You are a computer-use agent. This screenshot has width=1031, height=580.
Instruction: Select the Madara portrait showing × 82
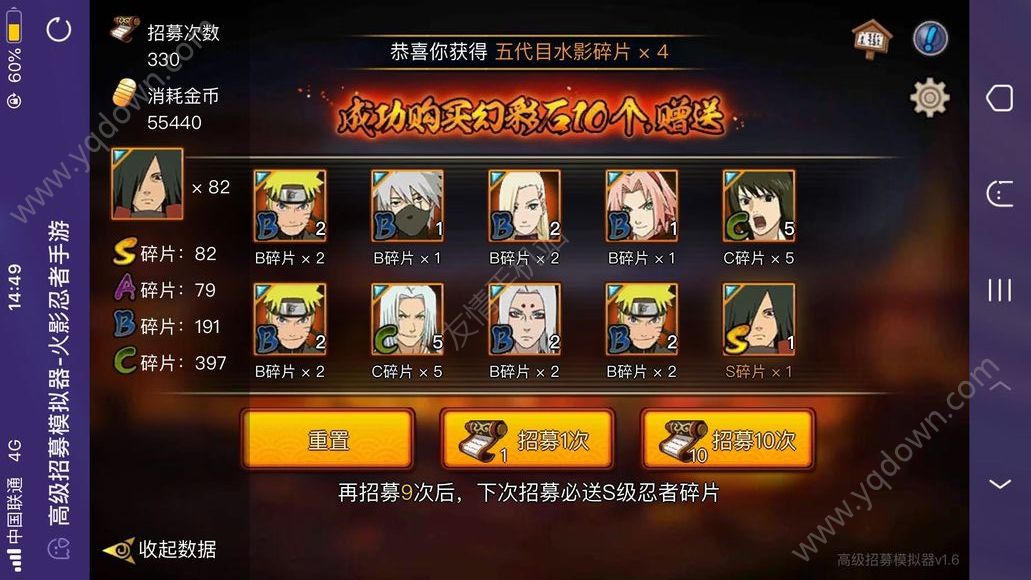[x=147, y=186]
